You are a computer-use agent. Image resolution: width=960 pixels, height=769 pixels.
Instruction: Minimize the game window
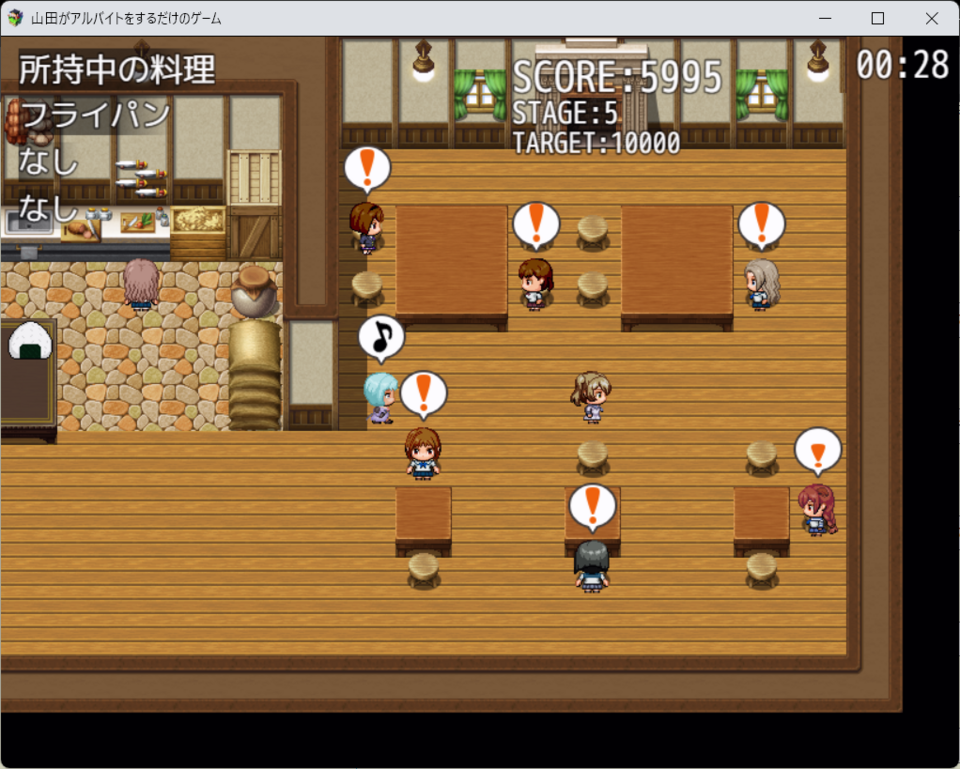pos(825,18)
